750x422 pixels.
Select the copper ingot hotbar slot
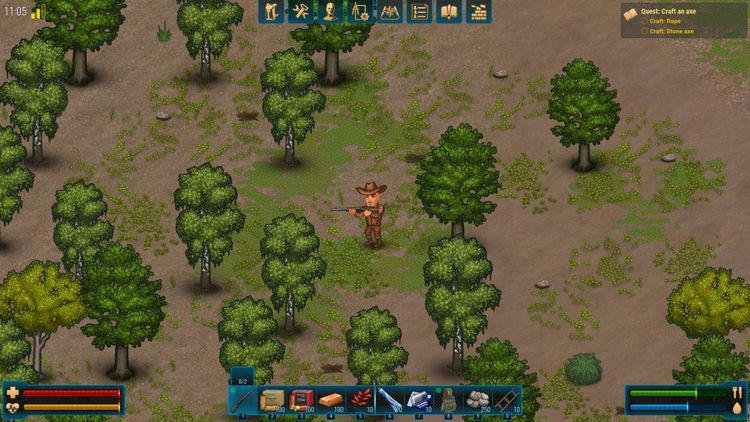(331, 400)
